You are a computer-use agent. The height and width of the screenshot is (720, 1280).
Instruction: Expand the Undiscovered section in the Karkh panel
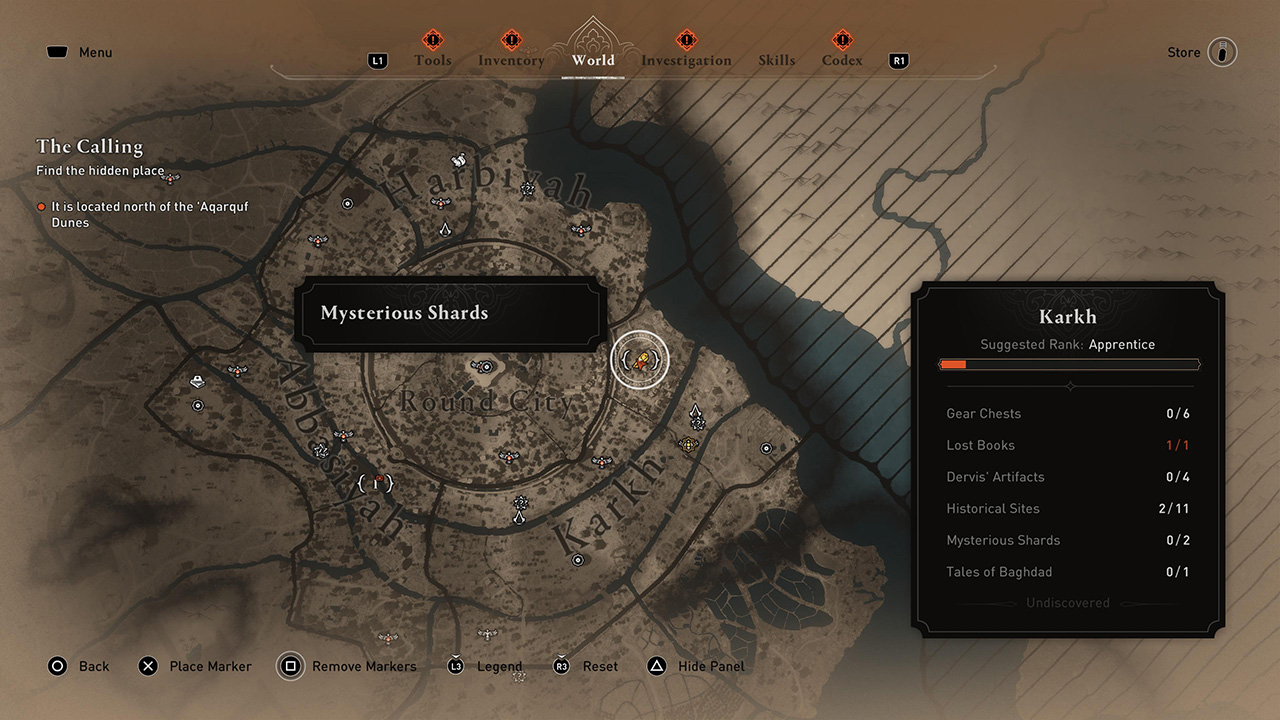click(1069, 603)
